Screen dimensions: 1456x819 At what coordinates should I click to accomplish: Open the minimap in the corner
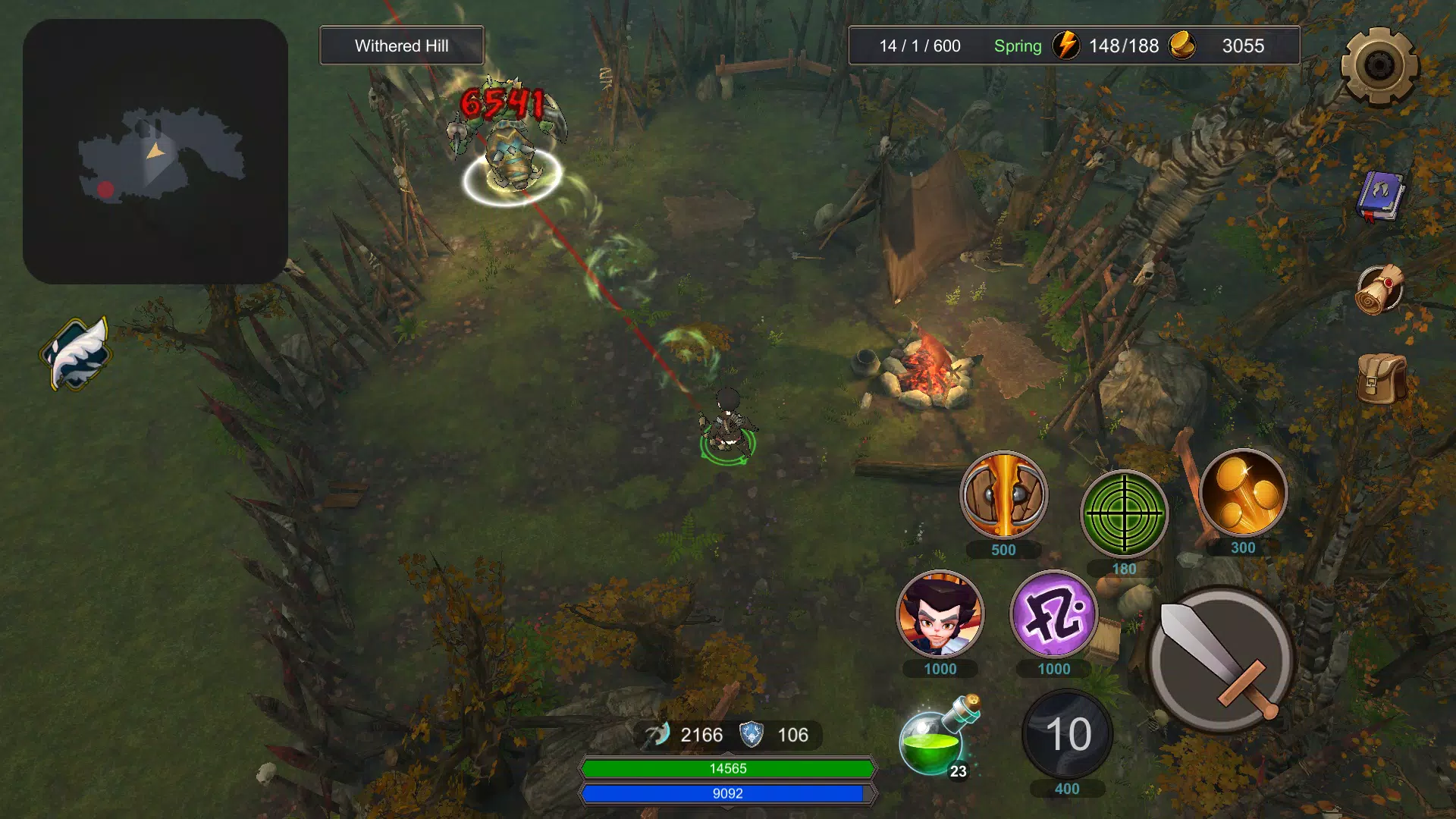coord(155,152)
